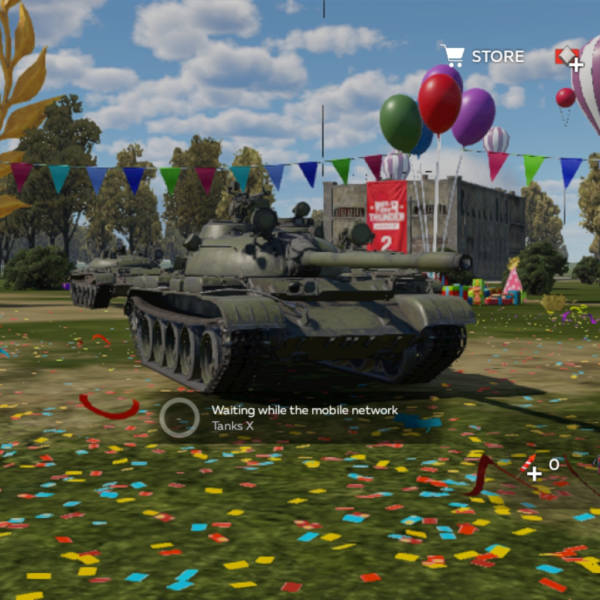This screenshot has height=600, width=600.
Task: Add premium currency via the top plus icon
Action: [575, 64]
